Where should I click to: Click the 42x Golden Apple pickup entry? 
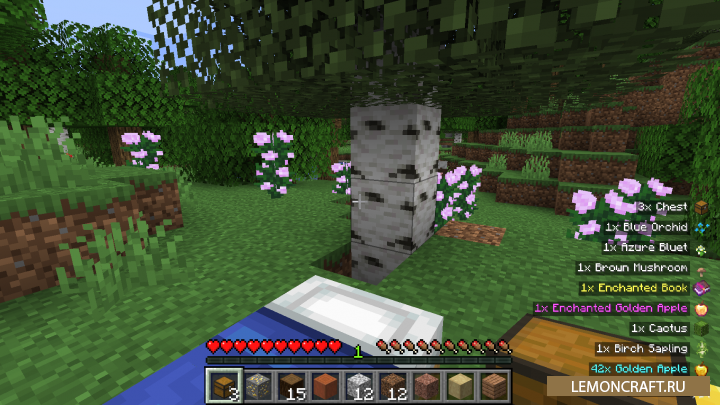(x=638, y=369)
